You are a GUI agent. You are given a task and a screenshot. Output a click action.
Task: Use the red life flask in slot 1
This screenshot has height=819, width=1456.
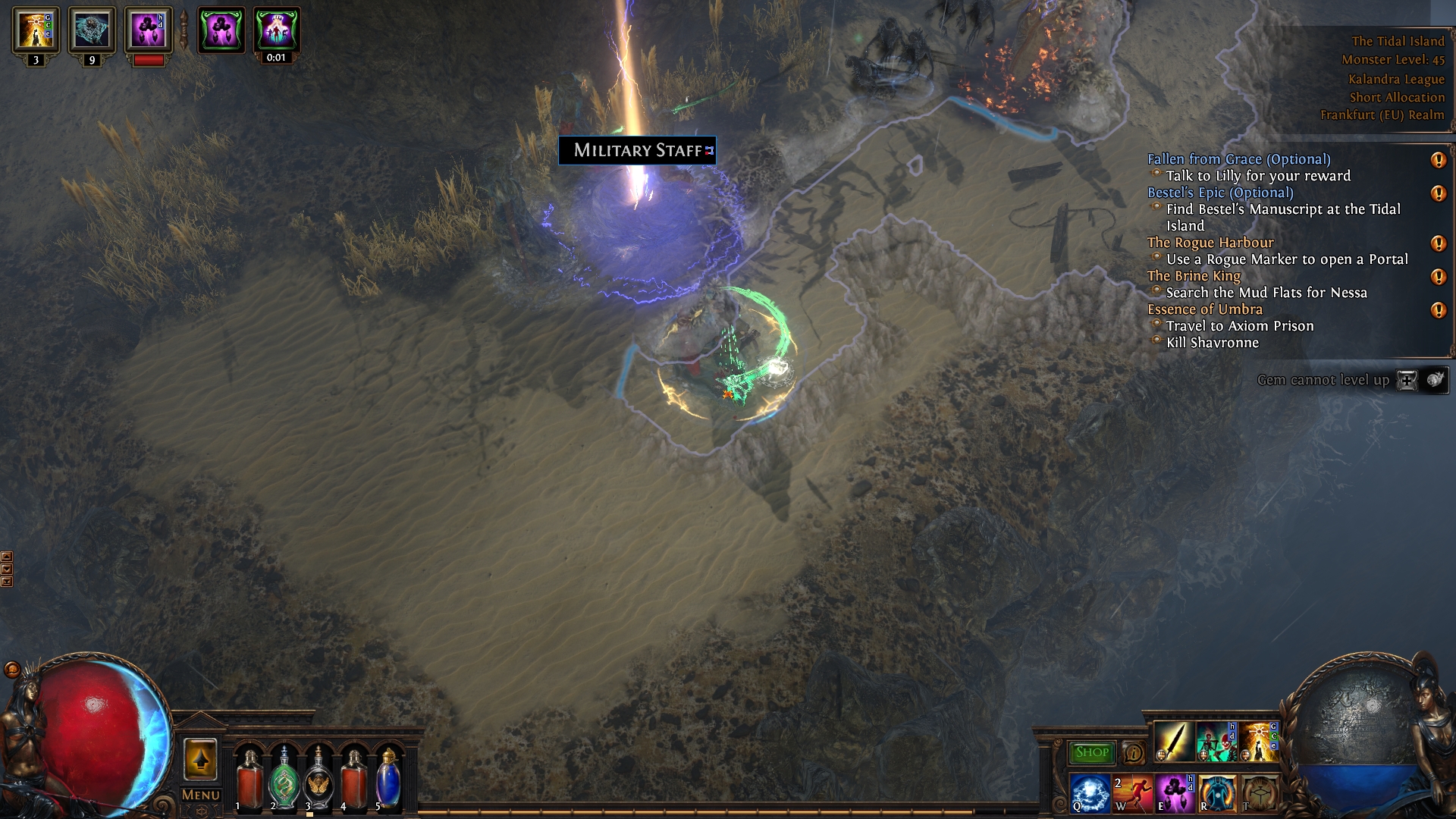coord(249,779)
